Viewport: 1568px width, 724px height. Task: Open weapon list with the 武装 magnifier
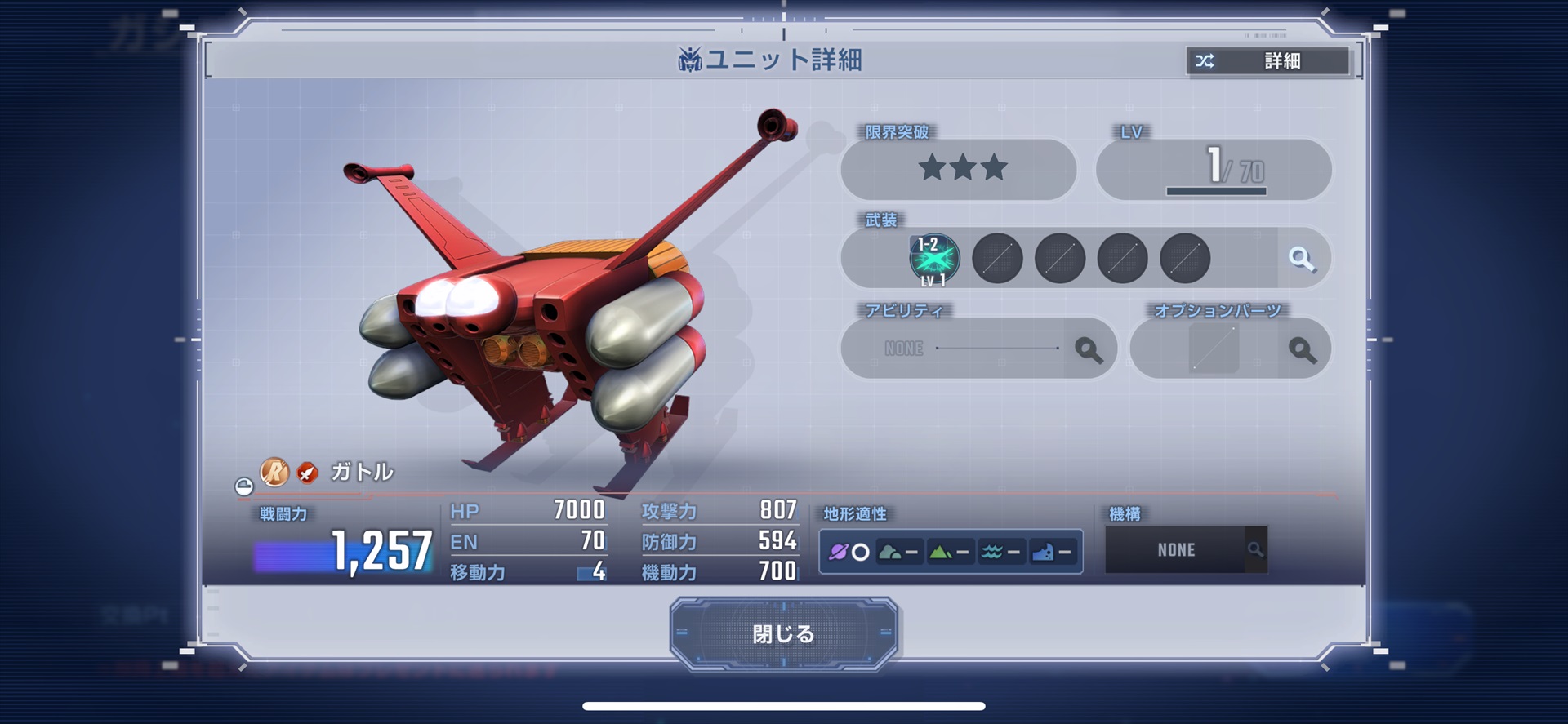1302,260
